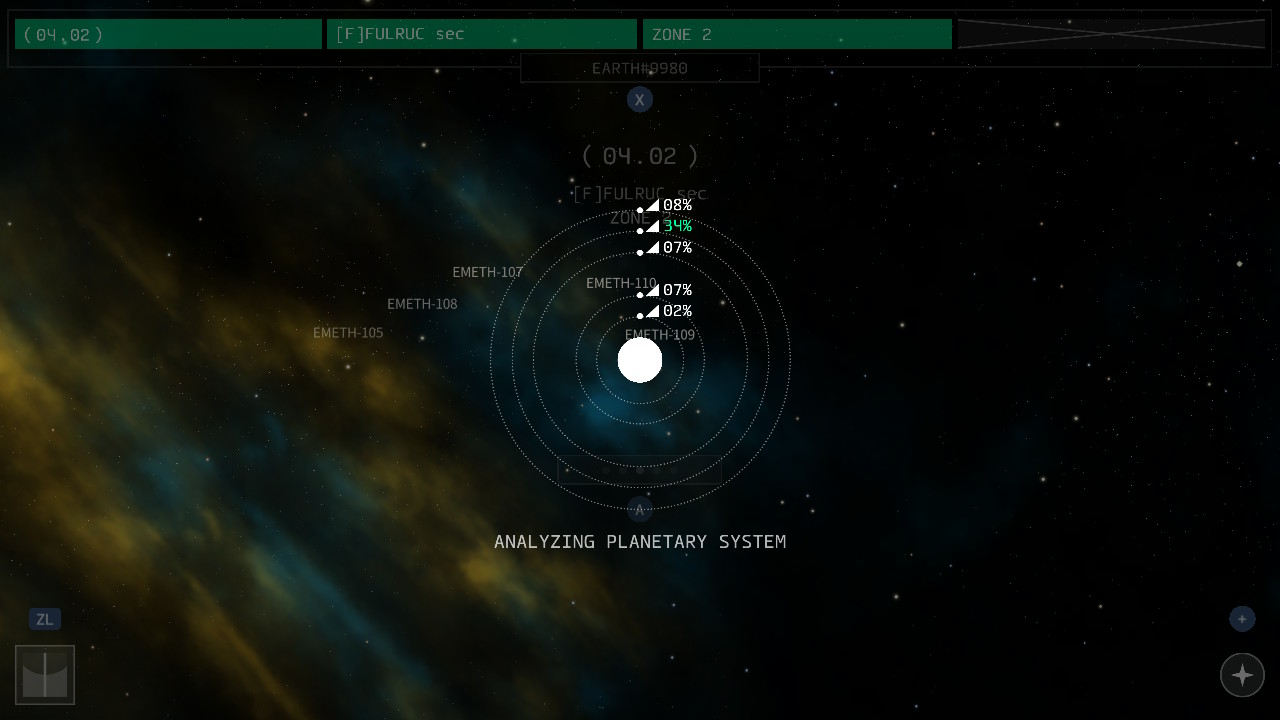Open the ship panel icon at bottom-left
The height and width of the screenshot is (720, 1280).
coord(45,675)
